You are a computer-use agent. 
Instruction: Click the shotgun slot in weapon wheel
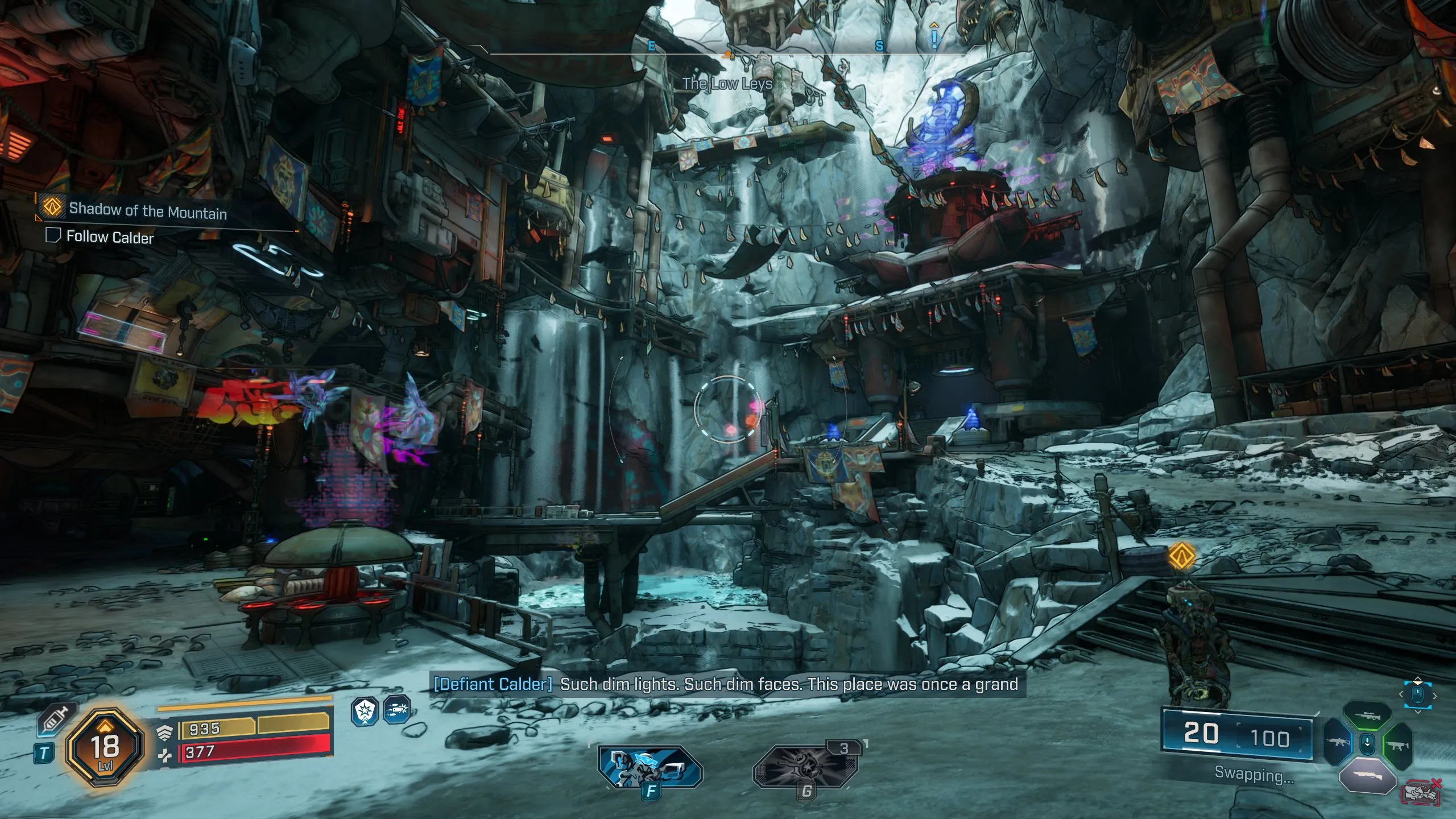click(1368, 775)
